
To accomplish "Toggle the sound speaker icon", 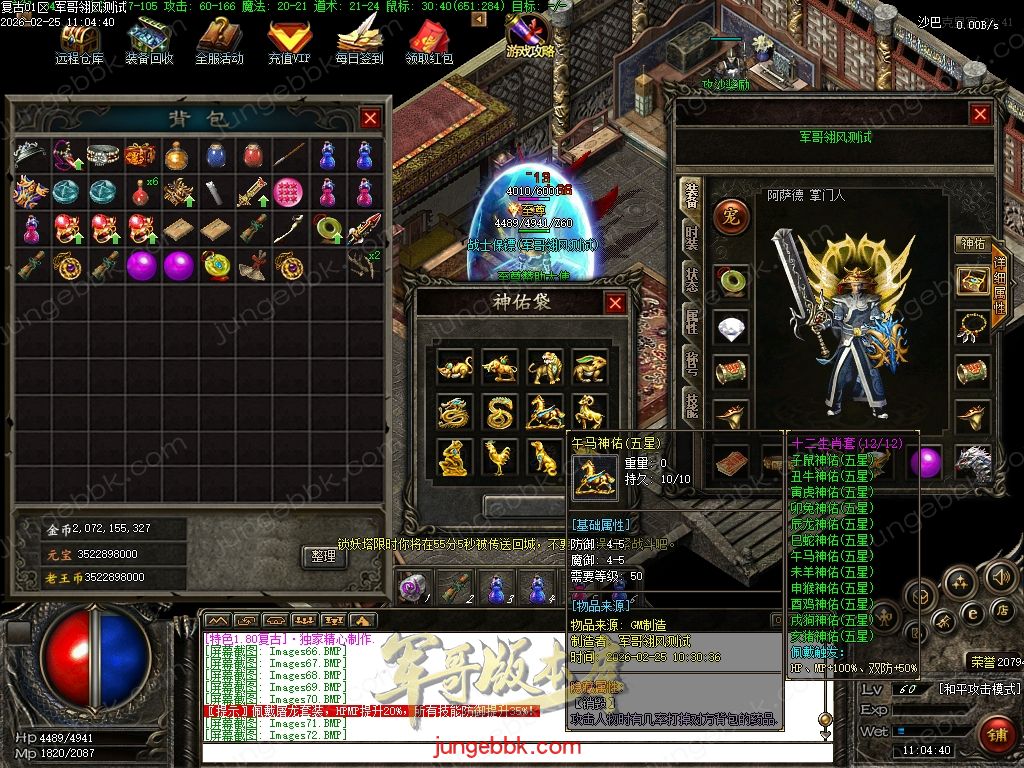I will tap(1000, 577).
